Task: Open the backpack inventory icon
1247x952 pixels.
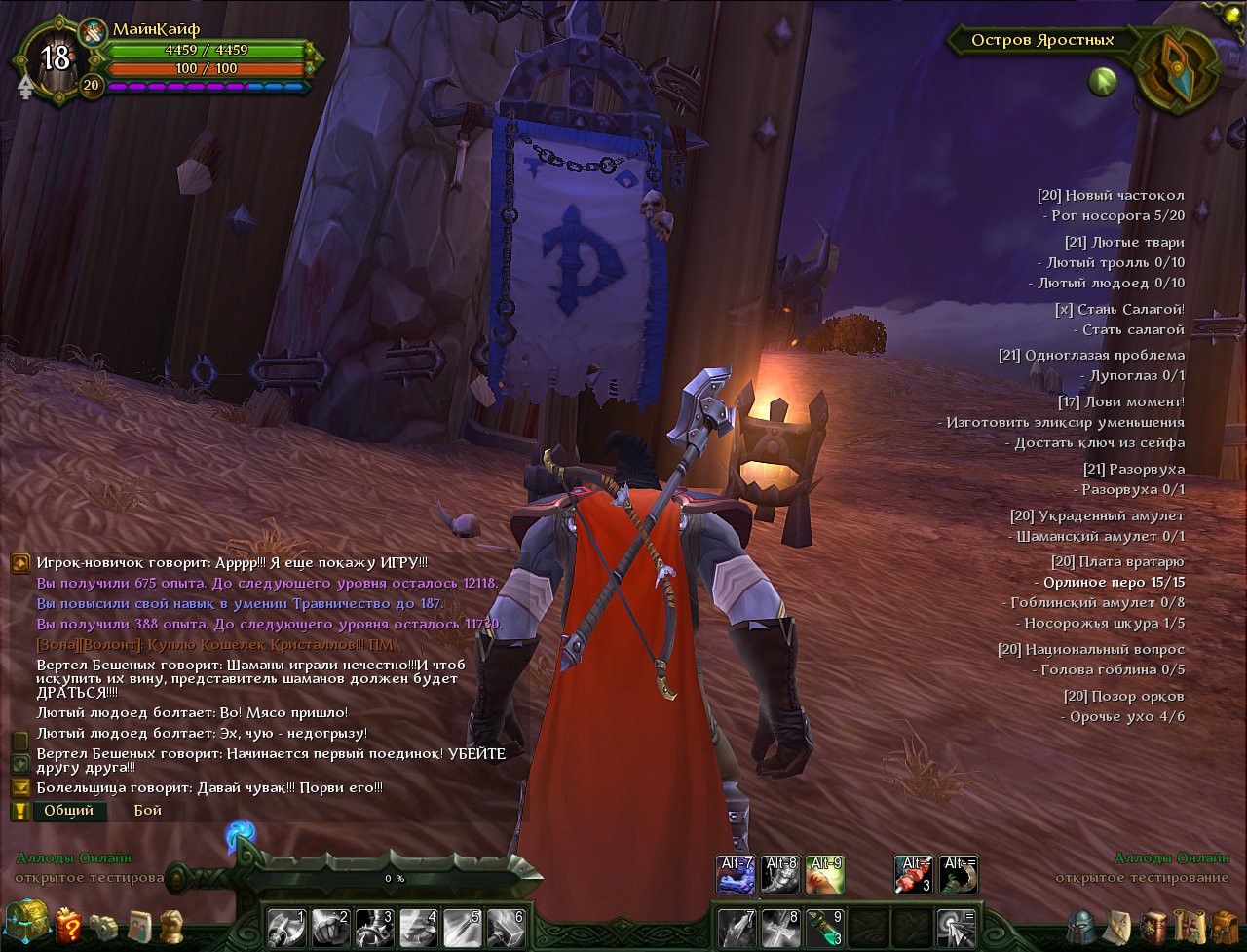Action: click(1224, 926)
